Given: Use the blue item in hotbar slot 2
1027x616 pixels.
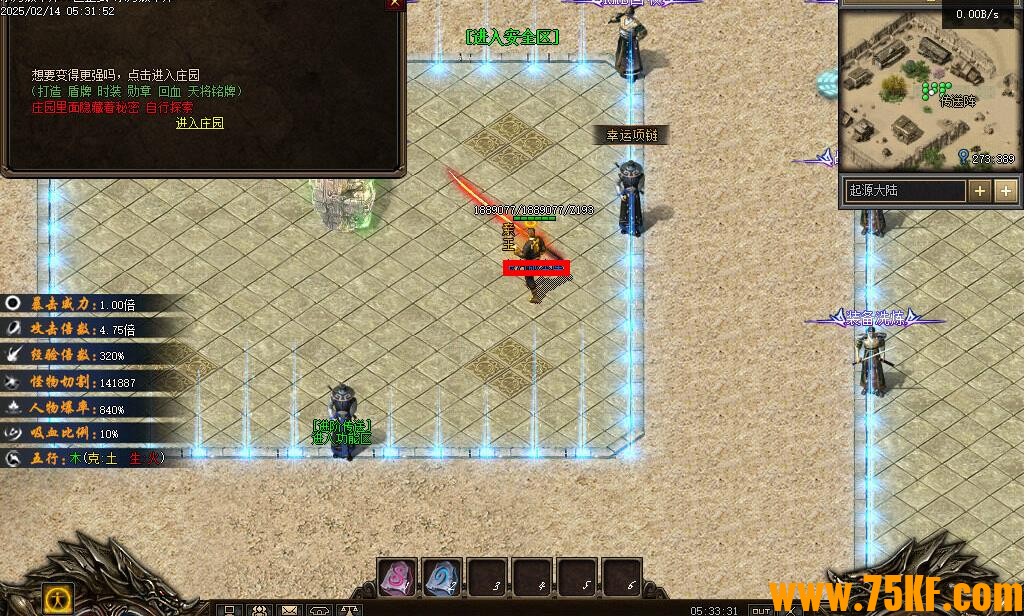Looking at the screenshot, I should 442,577.
